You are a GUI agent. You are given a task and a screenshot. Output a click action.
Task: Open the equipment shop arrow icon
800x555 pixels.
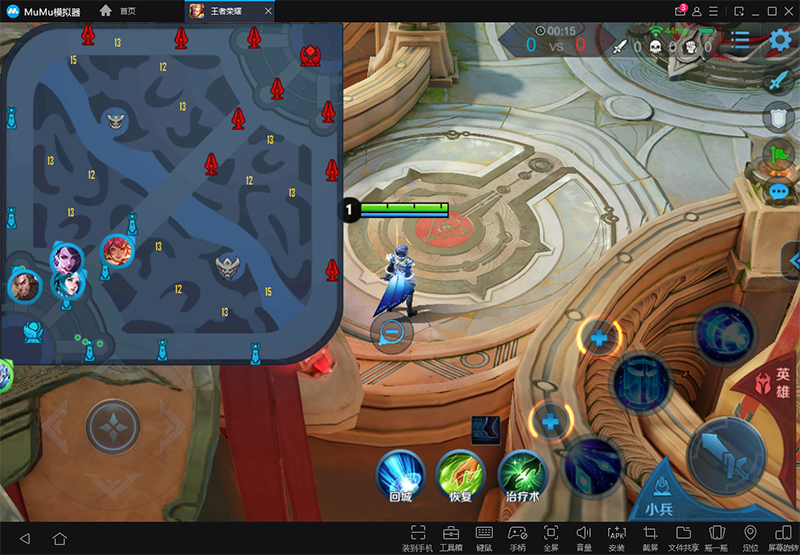click(x=486, y=430)
